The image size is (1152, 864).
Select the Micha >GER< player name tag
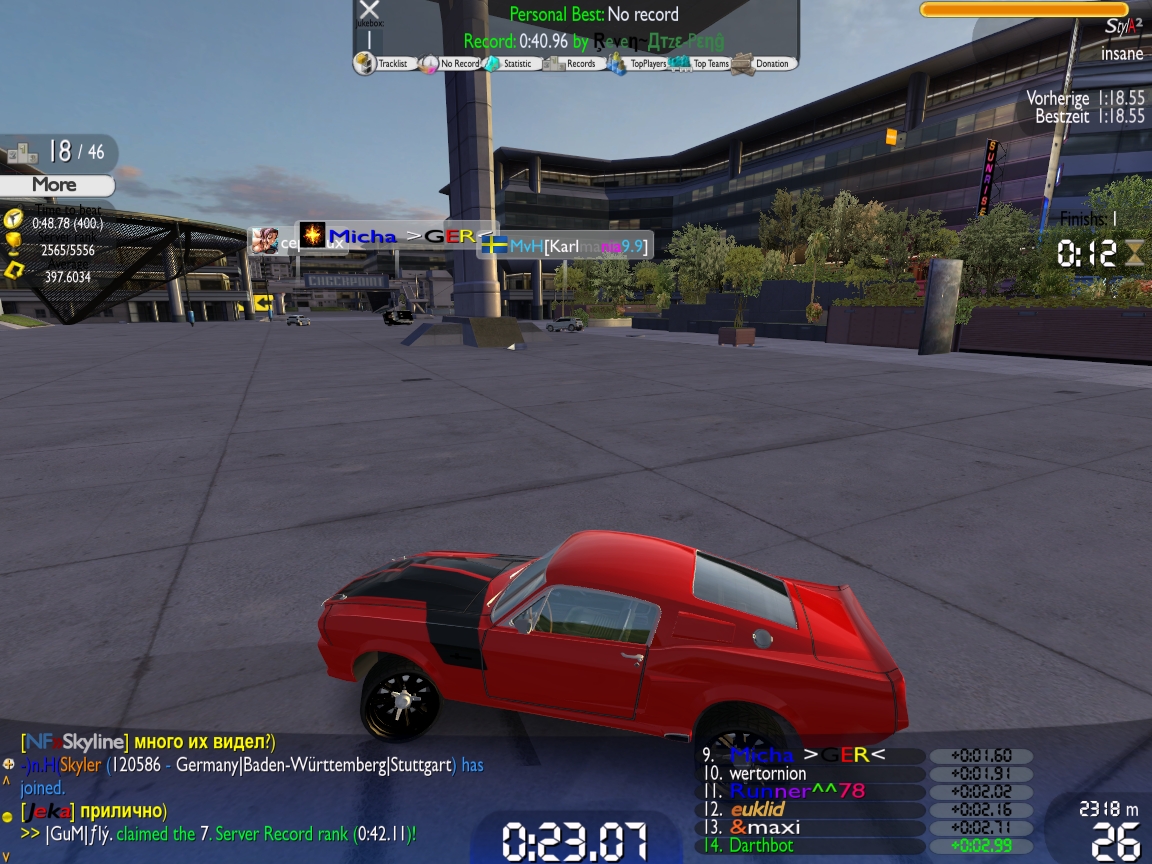coord(398,236)
